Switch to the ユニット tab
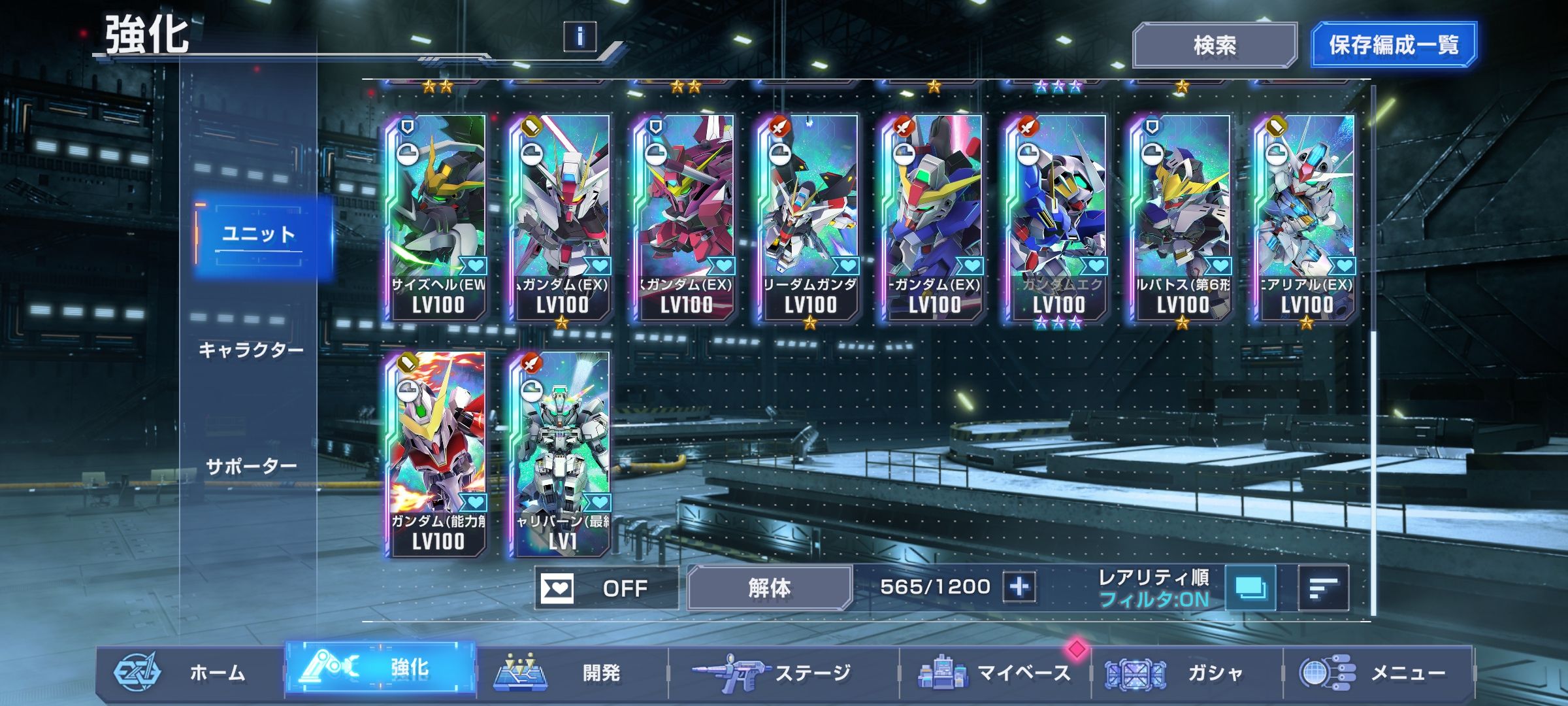The height and width of the screenshot is (706, 1568). pyautogui.click(x=259, y=234)
